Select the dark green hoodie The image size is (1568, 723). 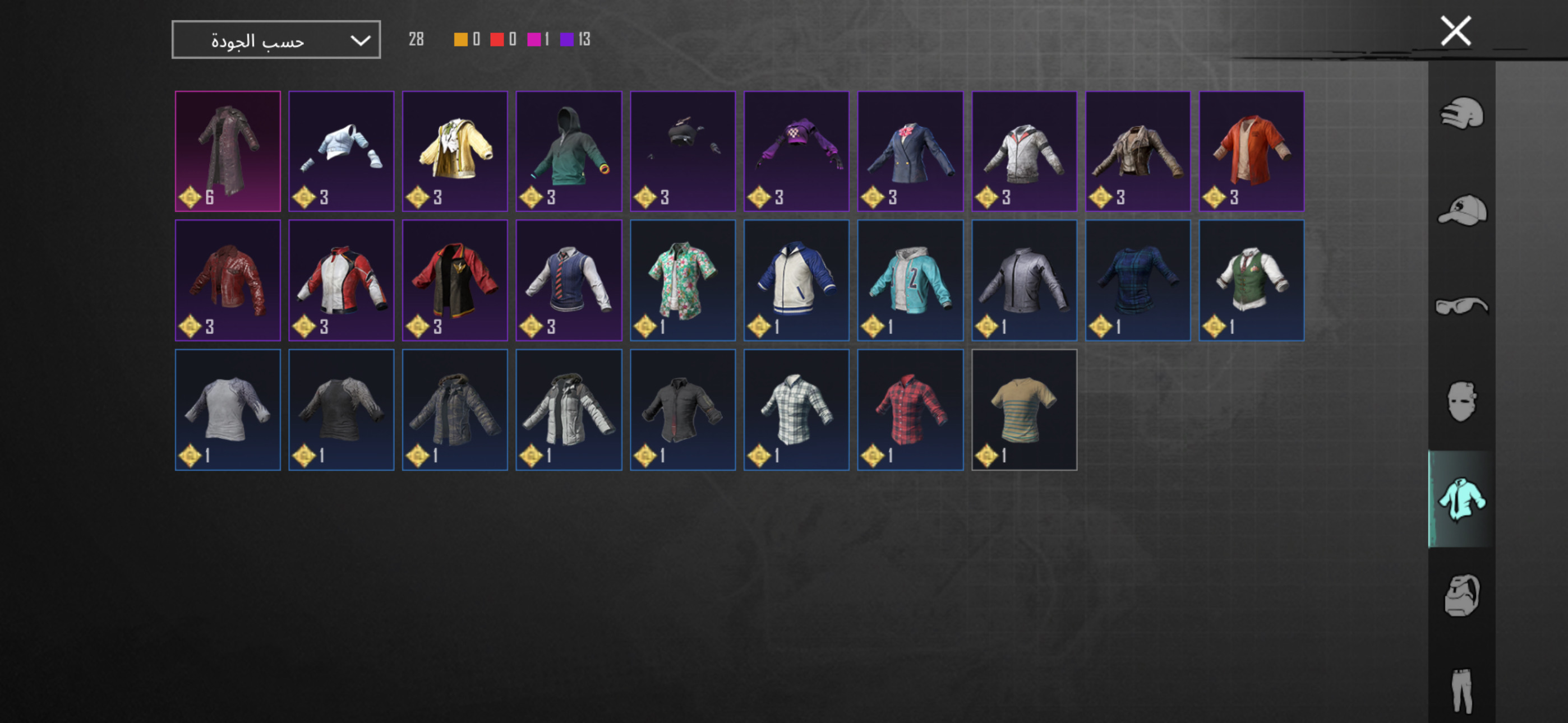pyautogui.click(x=569, y=151)
